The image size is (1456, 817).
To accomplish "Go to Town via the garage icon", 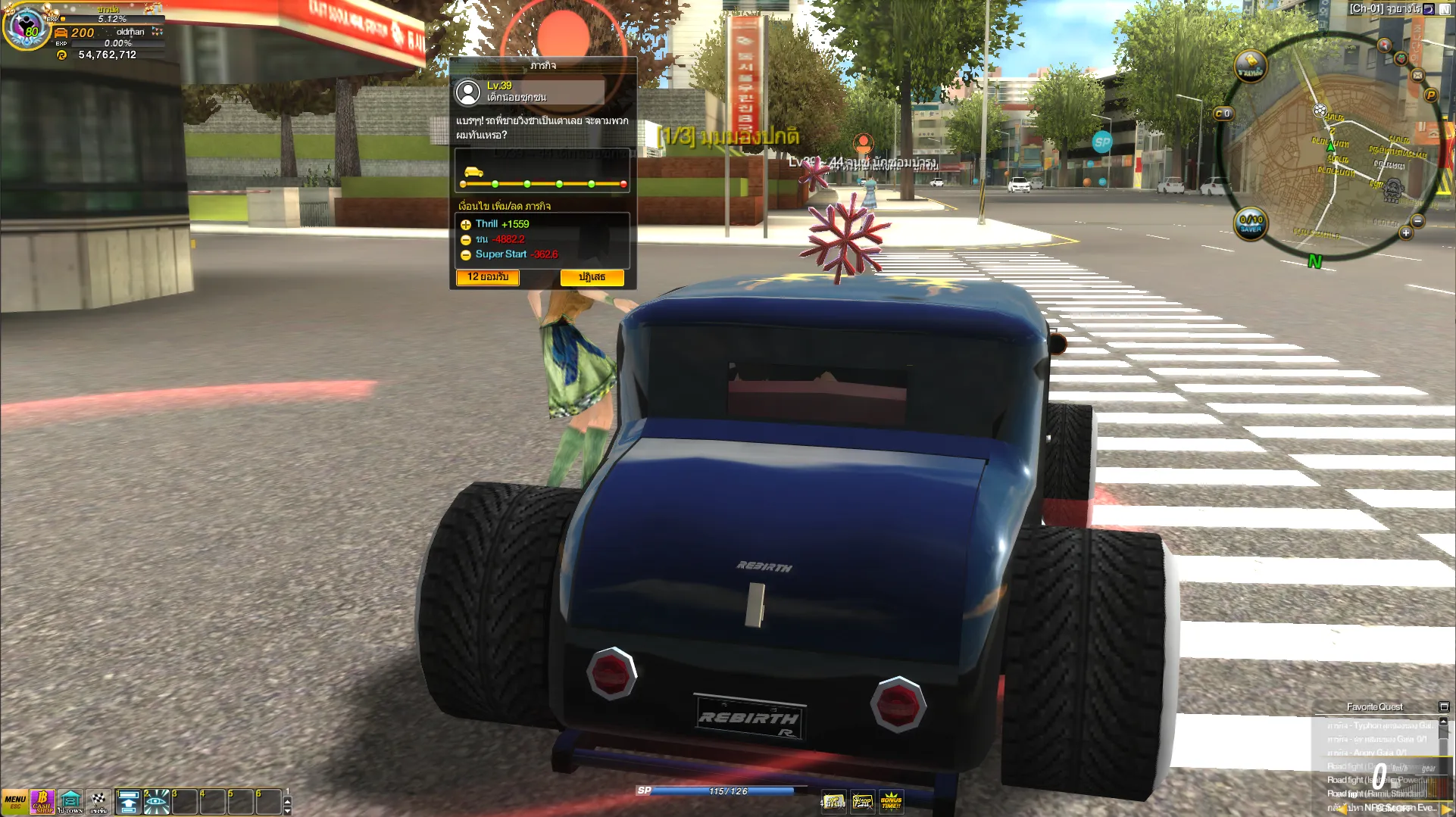I will coord(70,801).
